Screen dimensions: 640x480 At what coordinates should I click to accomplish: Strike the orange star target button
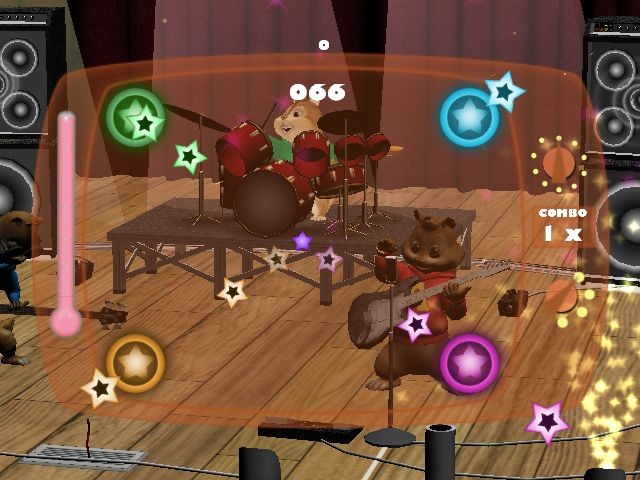[x=135, y=363]
